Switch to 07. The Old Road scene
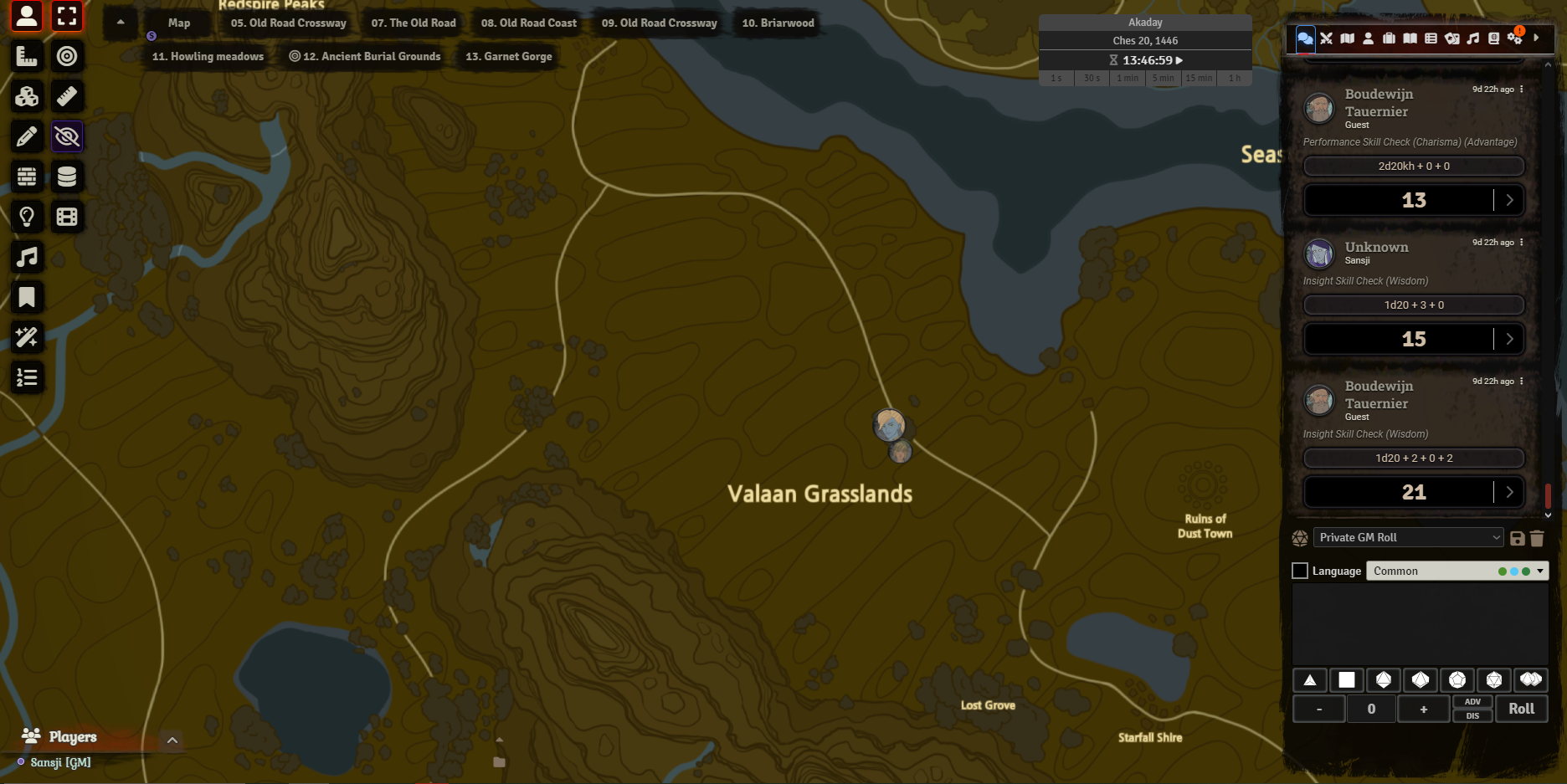Screen dimensions: 1567x784 pos(414,23)
